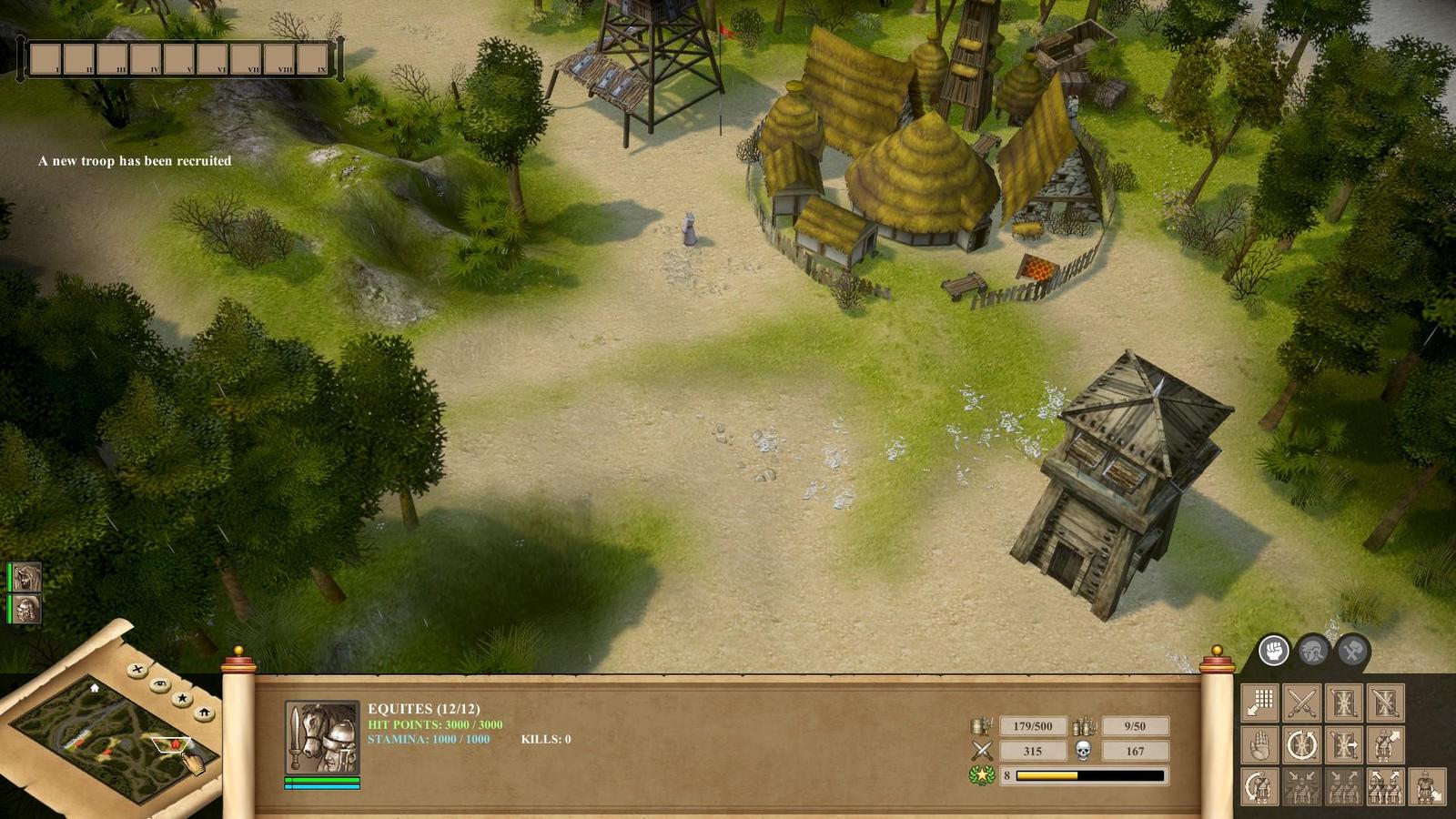Select the soldier with down-right arrow command
The height and width of the screenshot is (819, 1456).
click(x=1427, y=787)
